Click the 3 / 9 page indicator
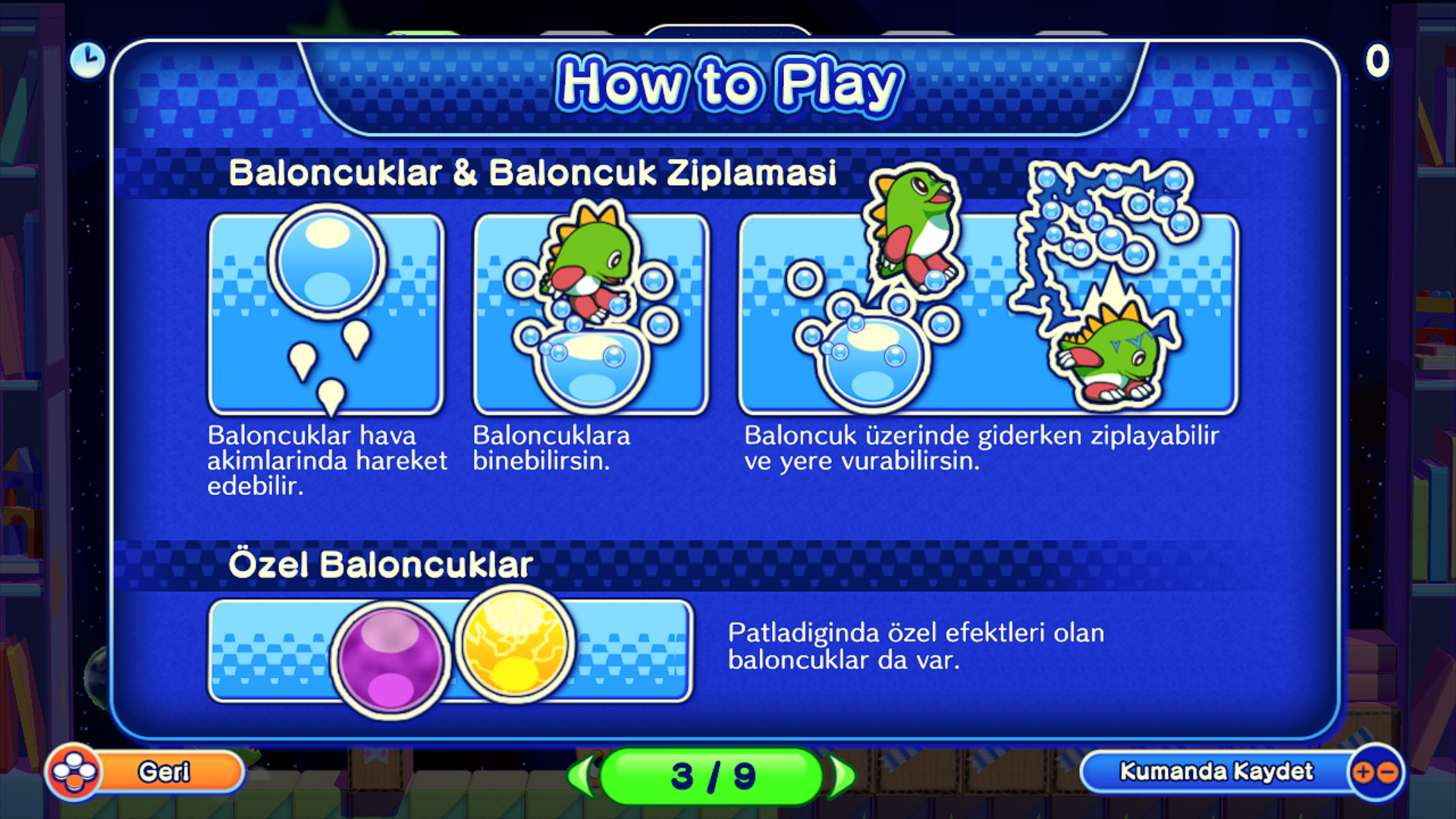 pyautogui.click(x=713, y=774)
